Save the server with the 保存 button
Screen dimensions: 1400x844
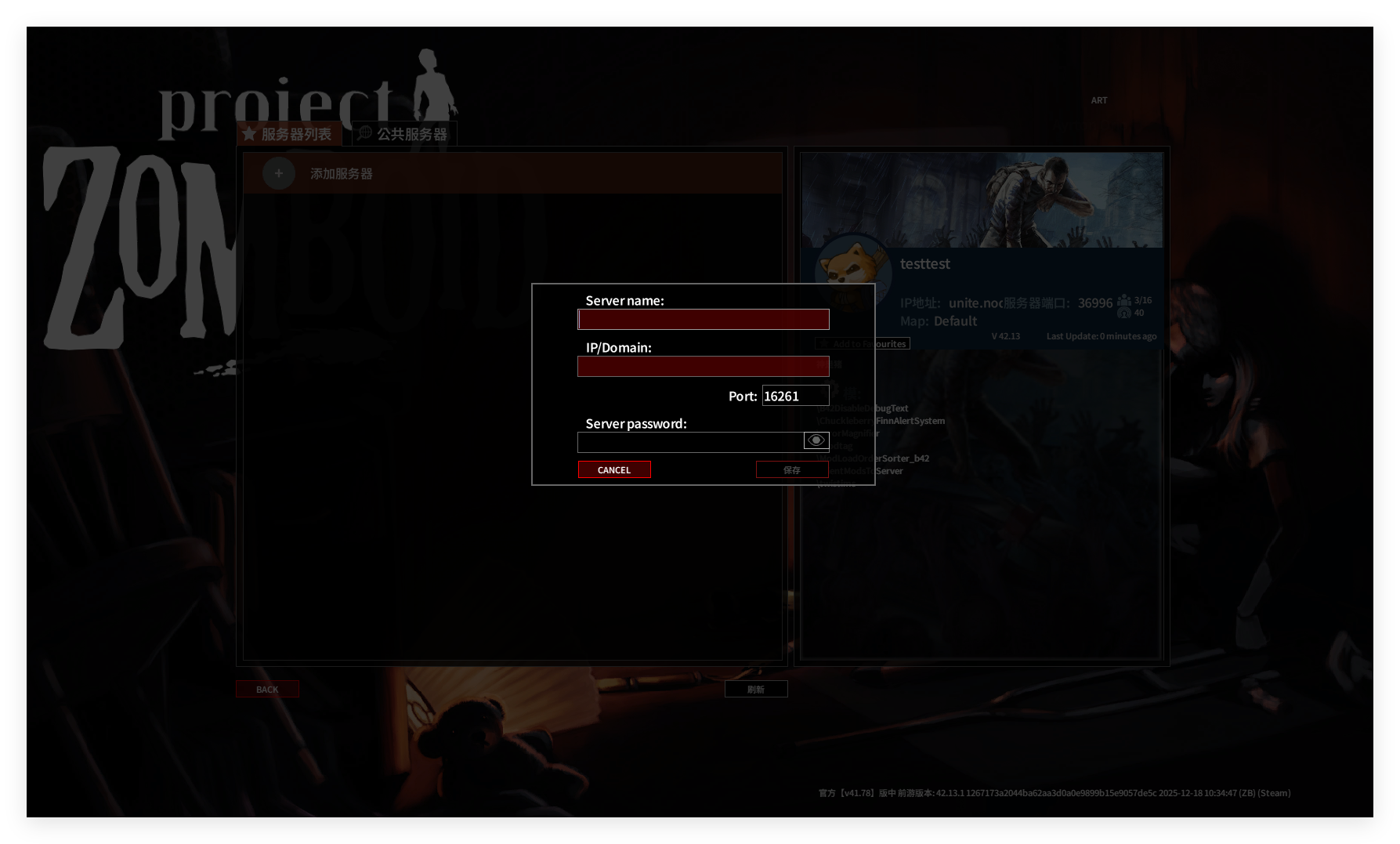(x=791, y=469)
